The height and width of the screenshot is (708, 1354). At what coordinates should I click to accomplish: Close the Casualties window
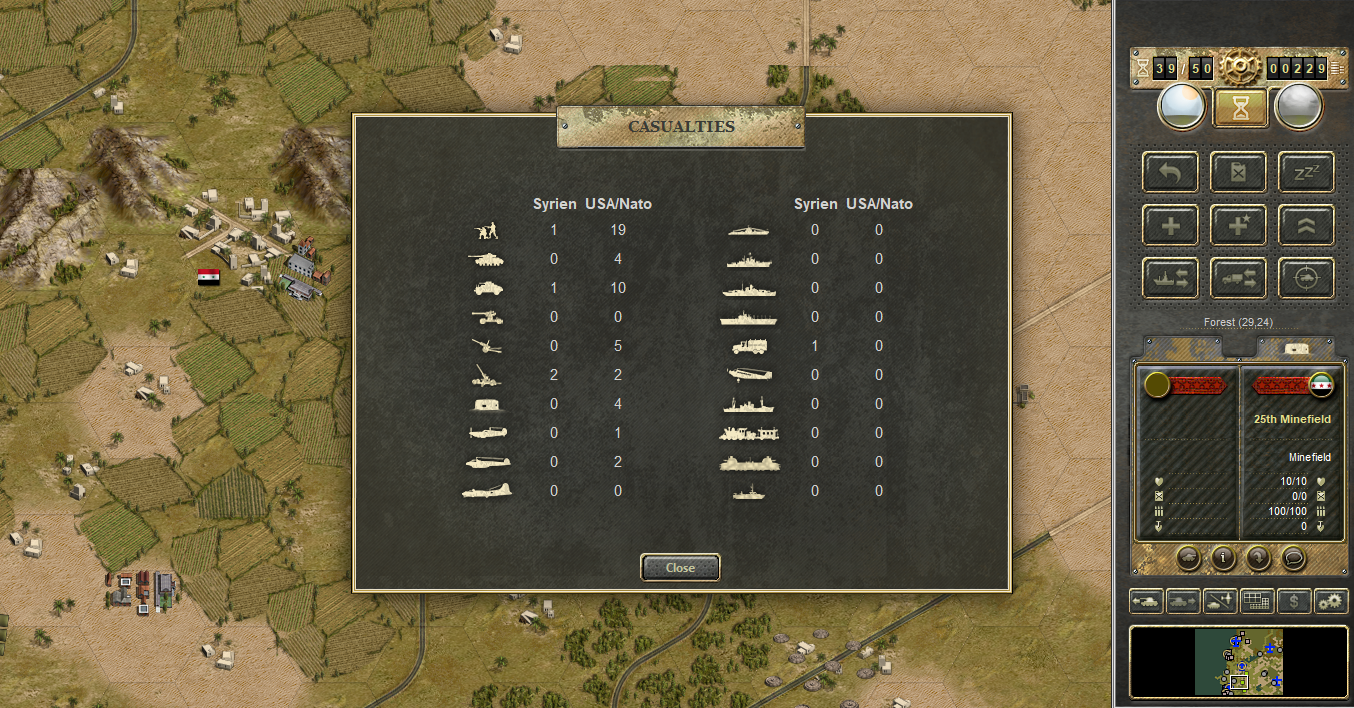coord(680,567)
